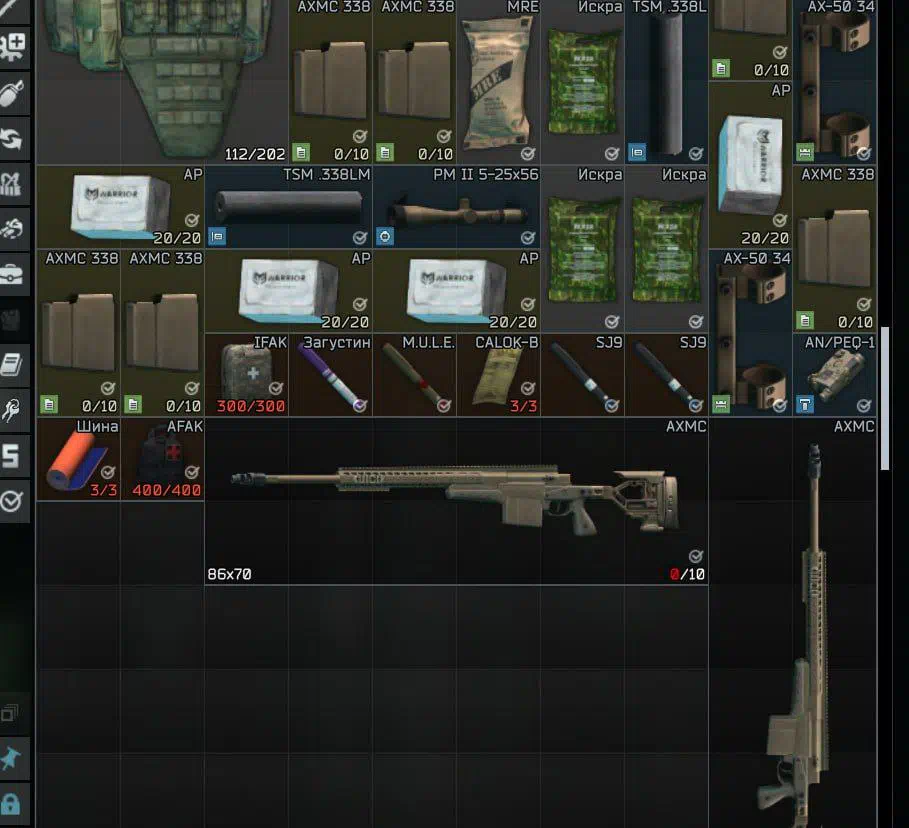Toggle the padlock lock button
The height and width of the screenshot is (828, 909).
click(12, 804)
